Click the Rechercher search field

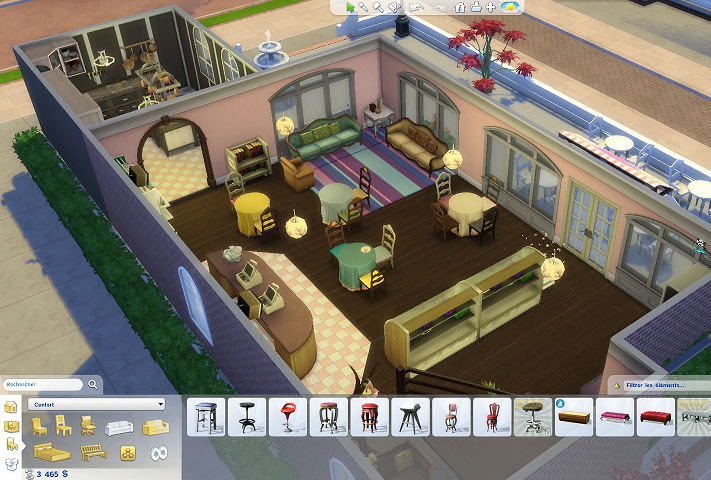[x=40, y=384]
